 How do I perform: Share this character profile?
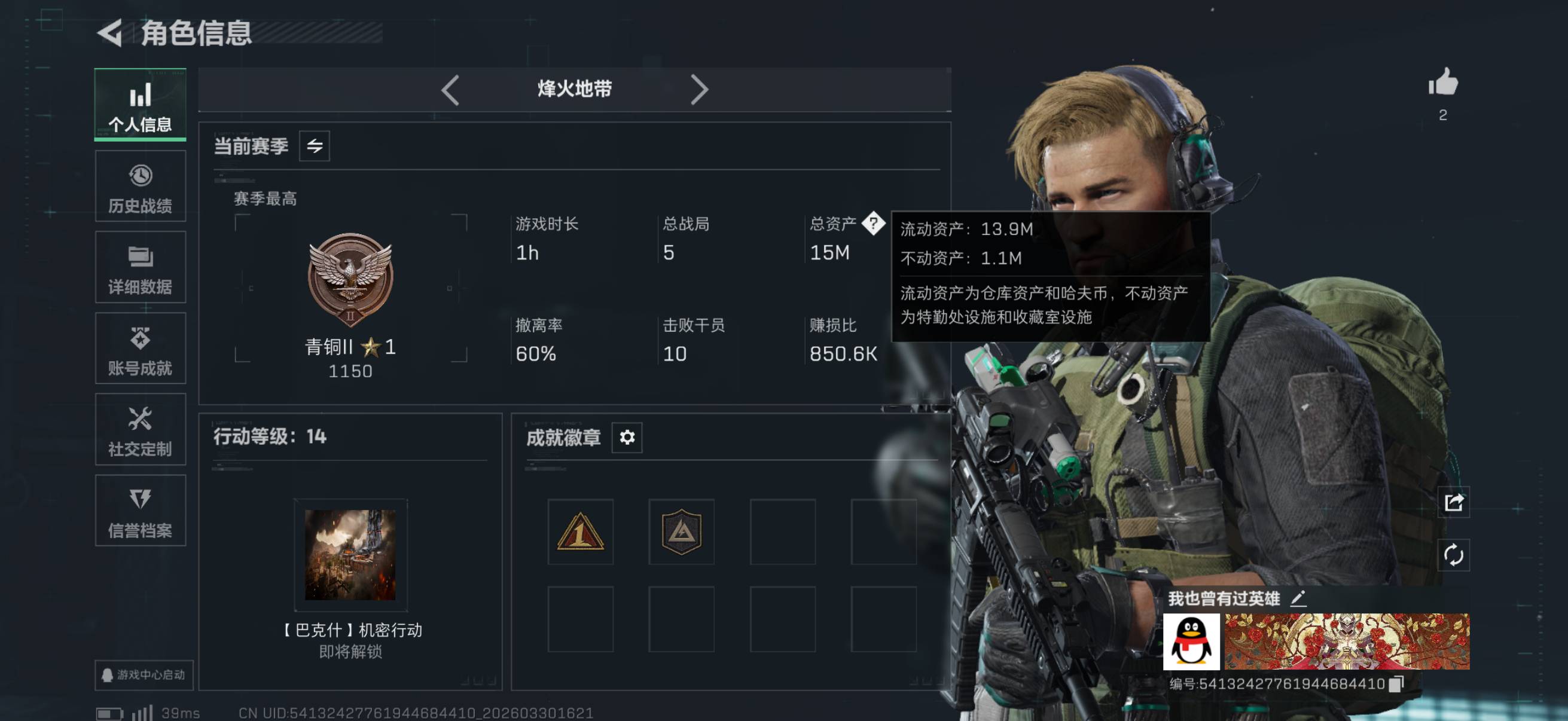[x=1454, y=503]
